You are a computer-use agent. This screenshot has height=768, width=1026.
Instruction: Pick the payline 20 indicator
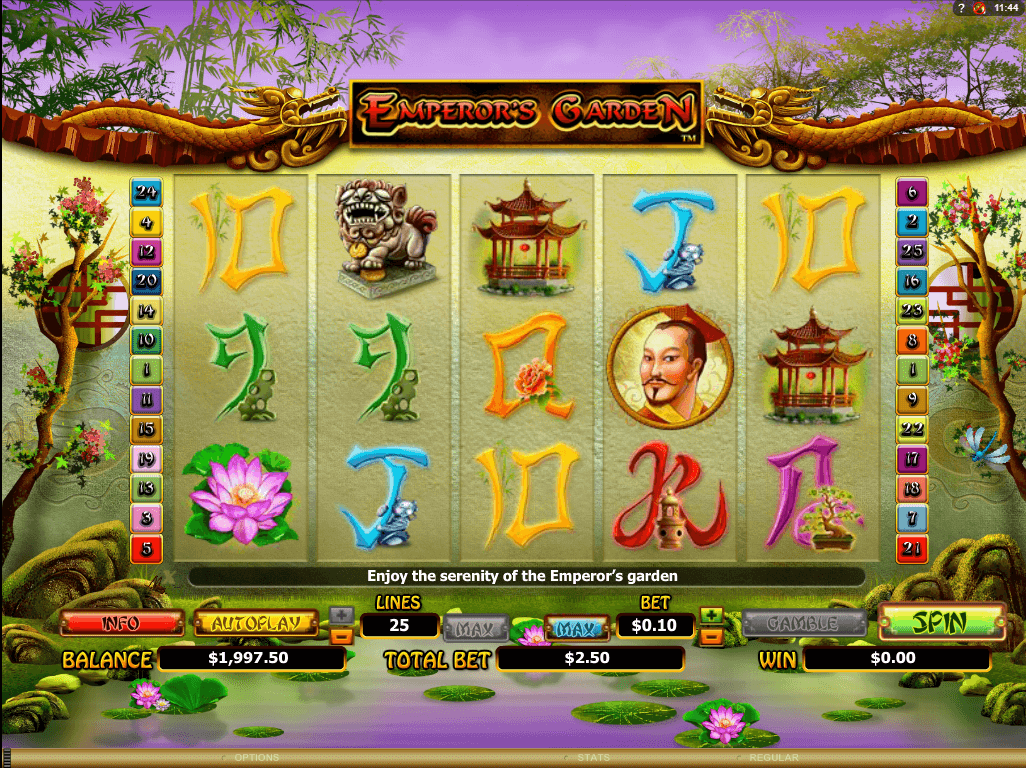147,281
